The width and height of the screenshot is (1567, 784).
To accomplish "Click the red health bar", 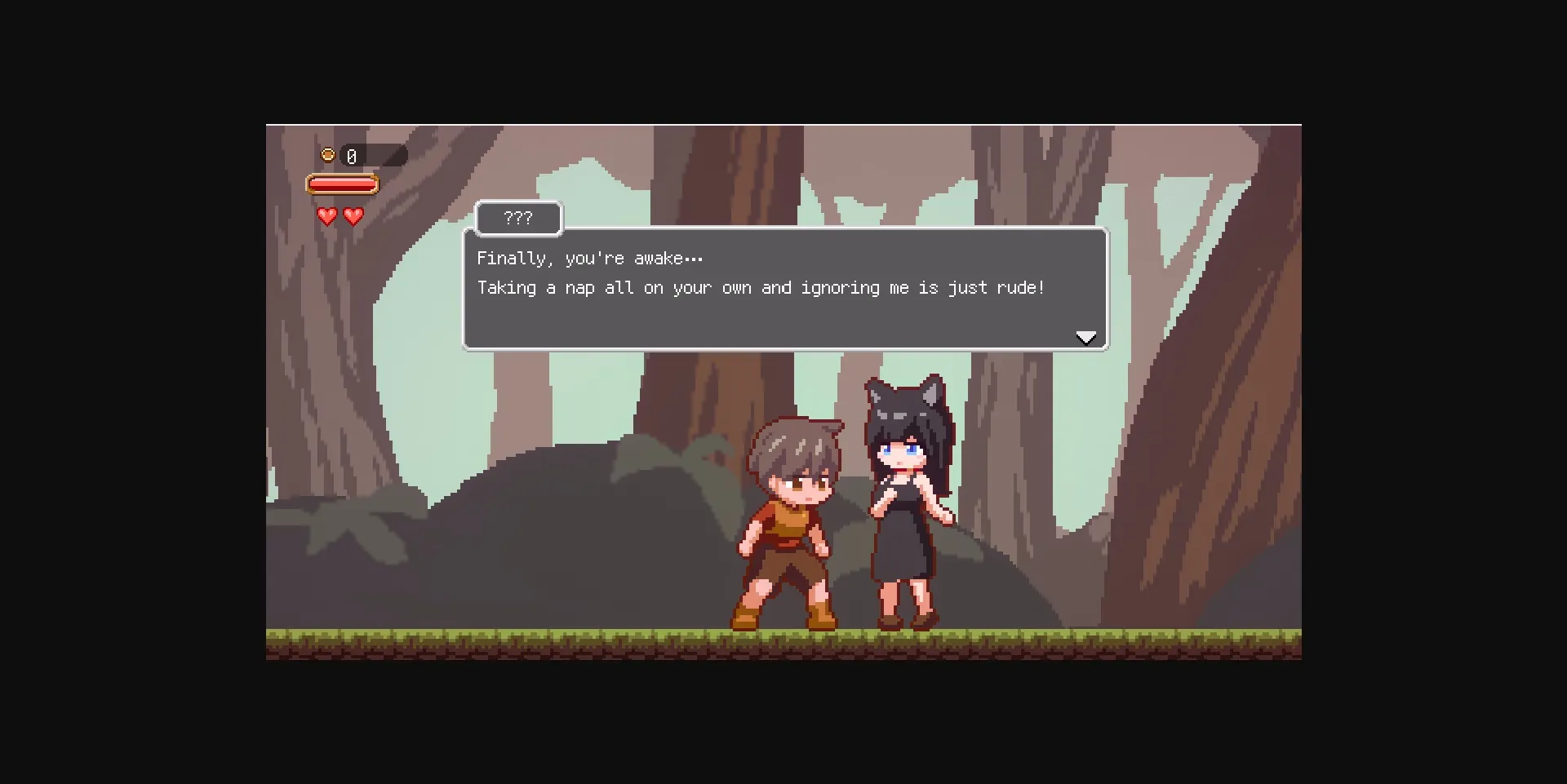I will click(x=344, y=184).
